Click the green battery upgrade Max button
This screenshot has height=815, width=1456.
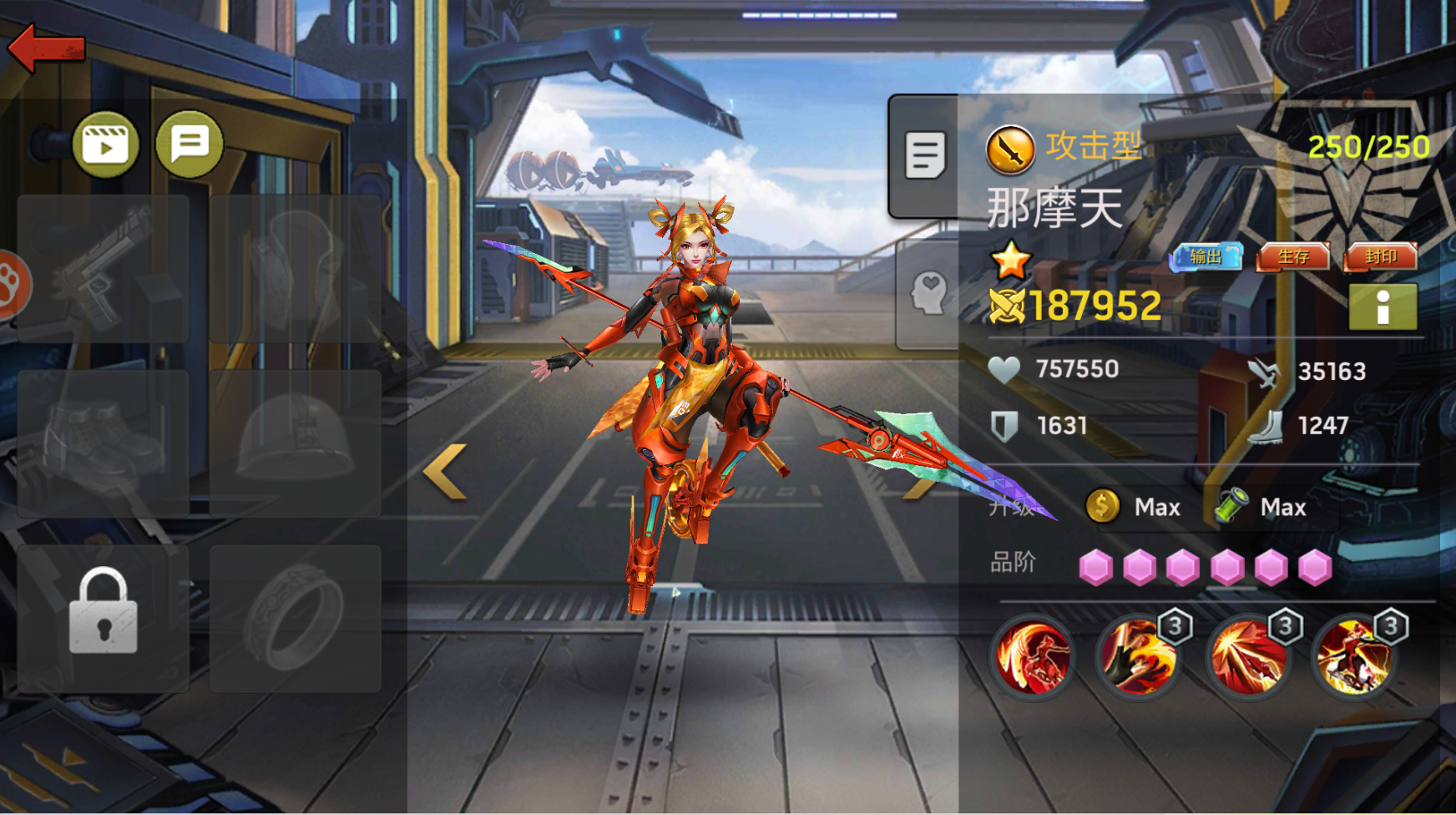pos(1261,507)
